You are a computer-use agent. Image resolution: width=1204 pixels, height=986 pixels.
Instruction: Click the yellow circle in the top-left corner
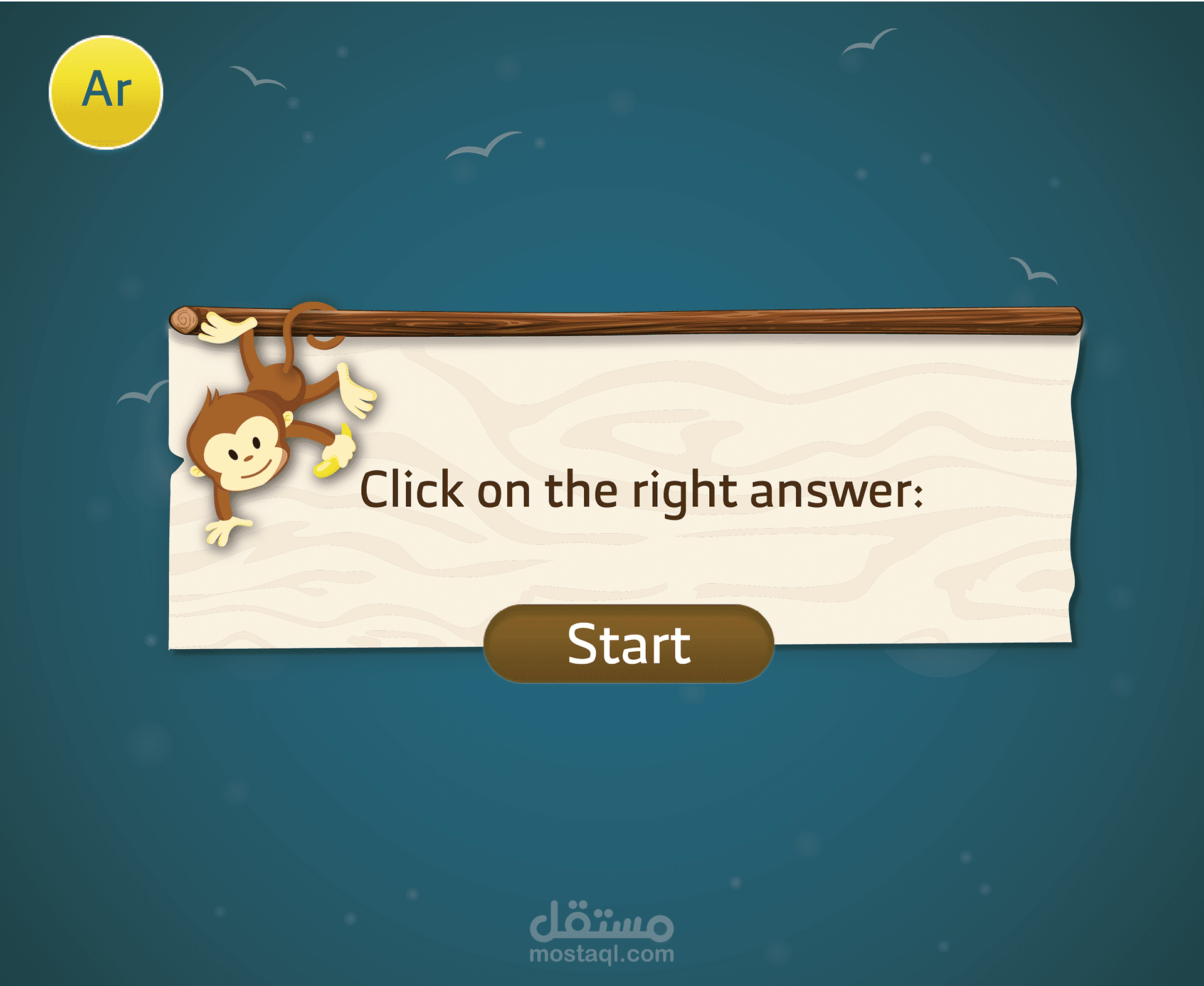[x=108, y=91]
